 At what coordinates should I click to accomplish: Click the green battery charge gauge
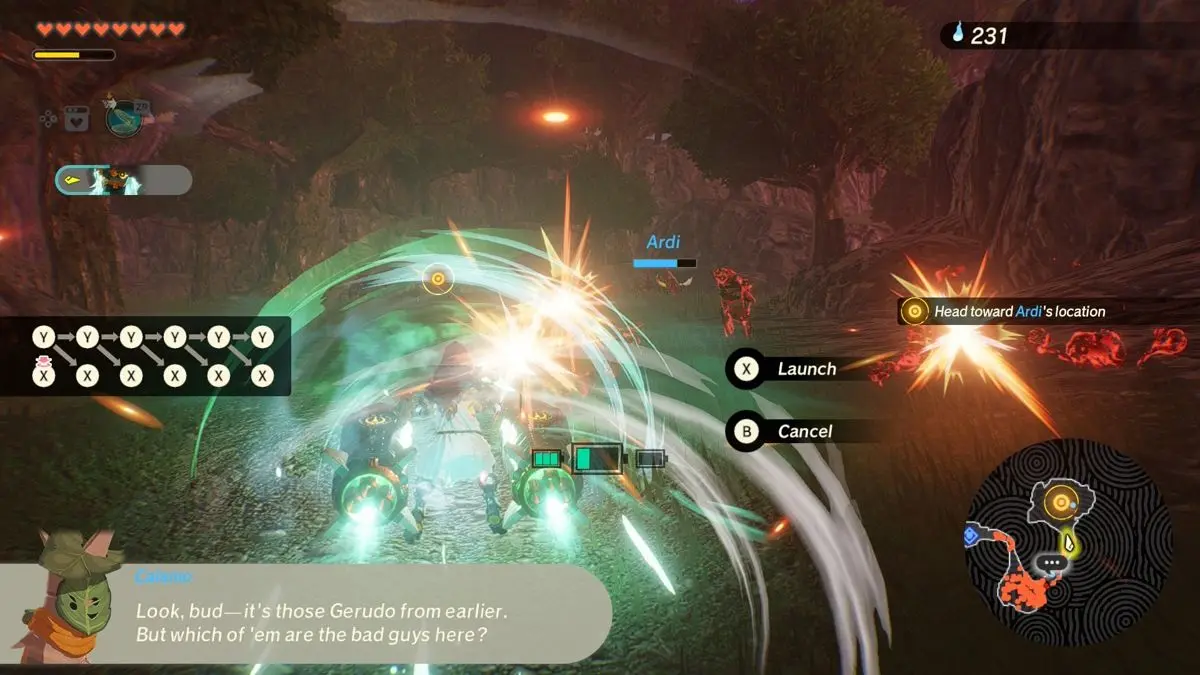598,459
